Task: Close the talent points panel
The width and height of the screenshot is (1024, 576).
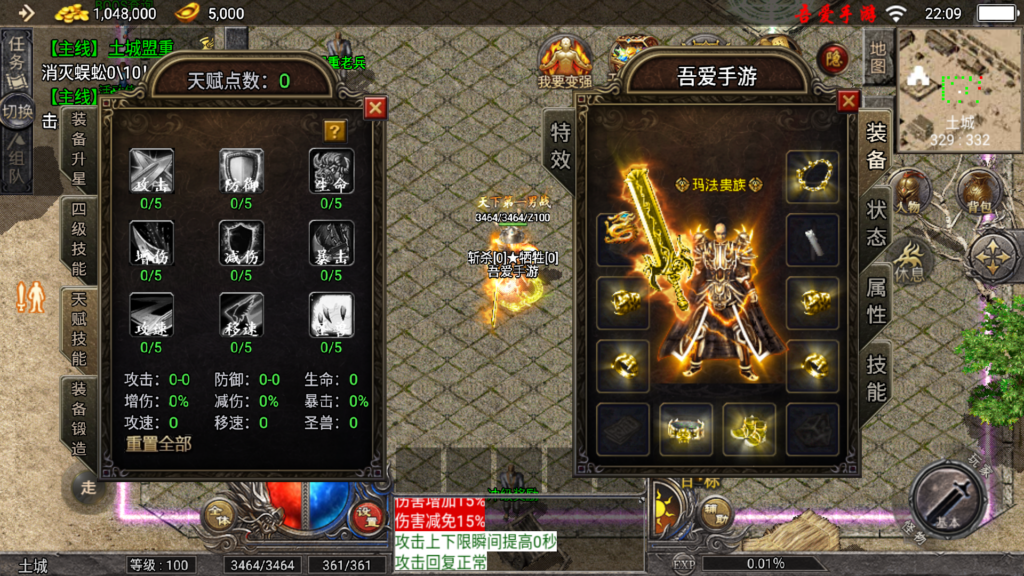Action: 375,107
